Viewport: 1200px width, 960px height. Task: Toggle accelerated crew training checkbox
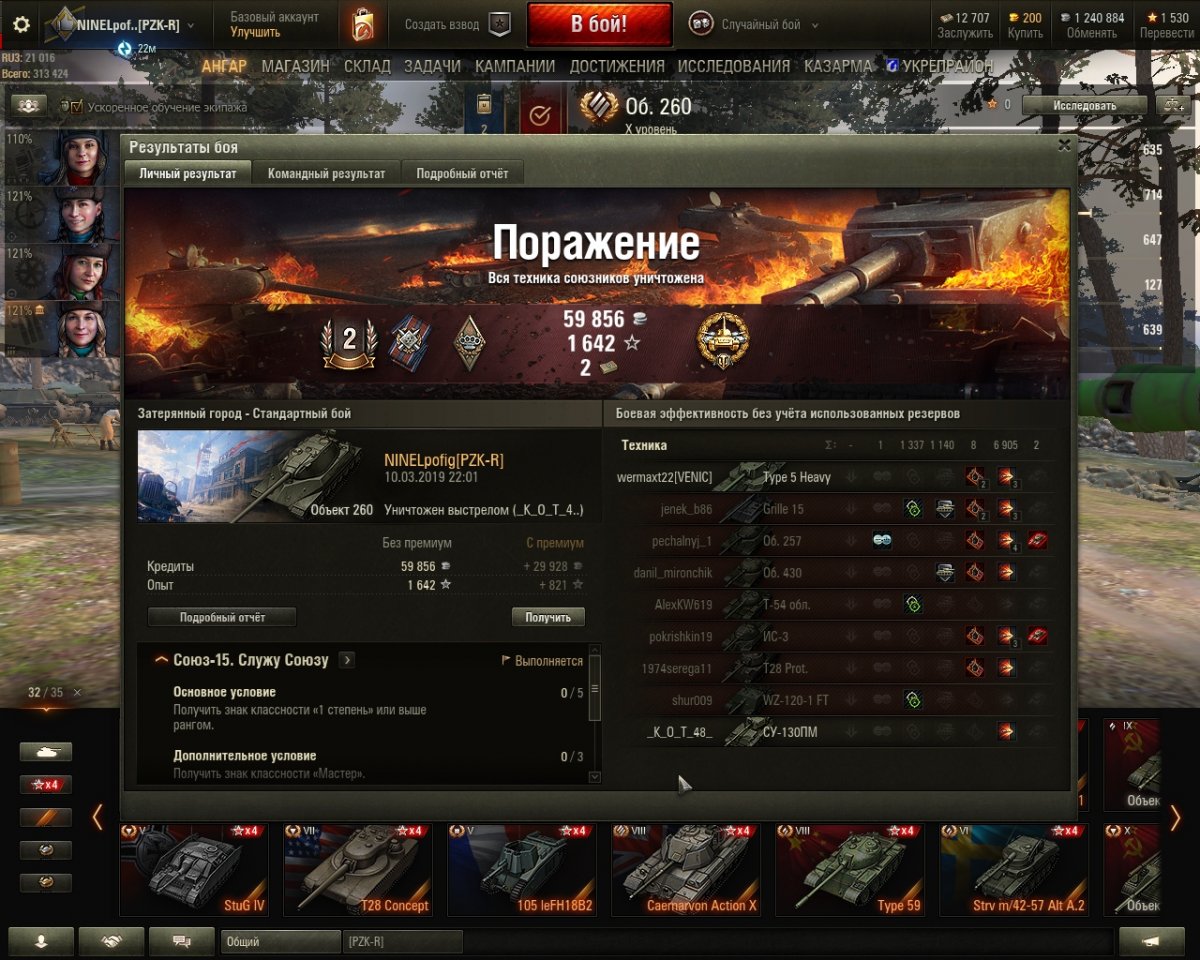(75, 106)
